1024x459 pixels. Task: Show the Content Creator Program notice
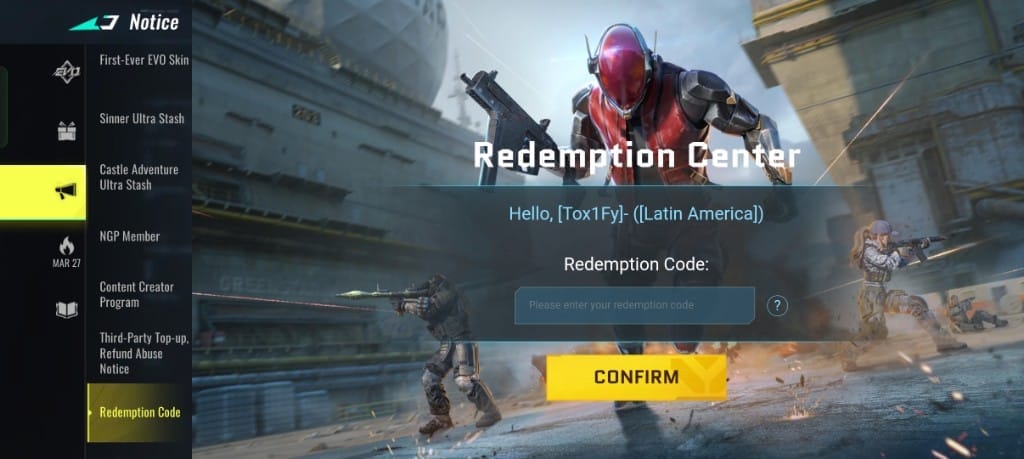136,294
